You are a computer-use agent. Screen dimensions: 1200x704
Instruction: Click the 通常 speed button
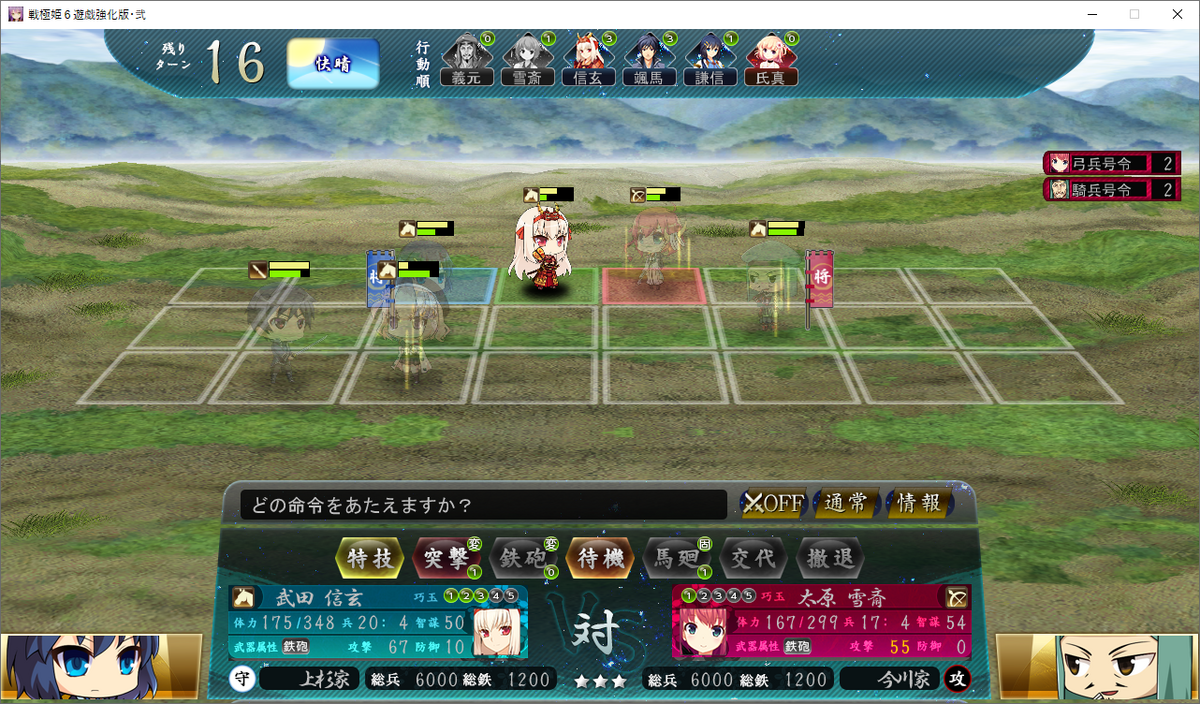click(846, 503)
